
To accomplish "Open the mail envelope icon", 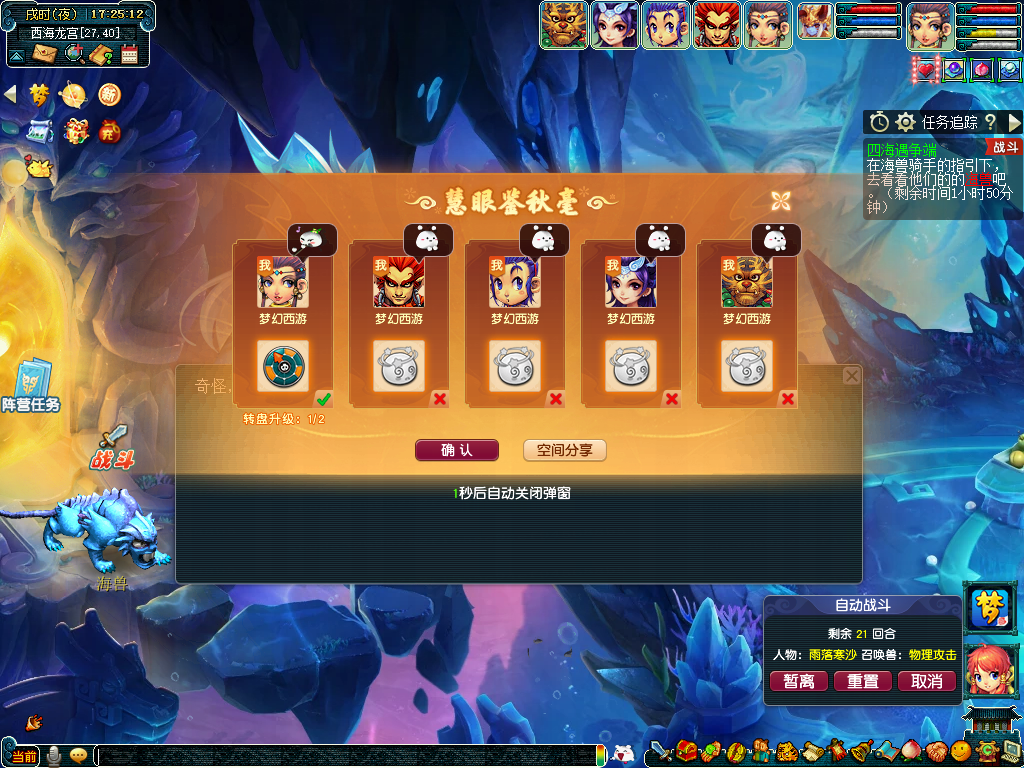I will click(x=43, y=54).
